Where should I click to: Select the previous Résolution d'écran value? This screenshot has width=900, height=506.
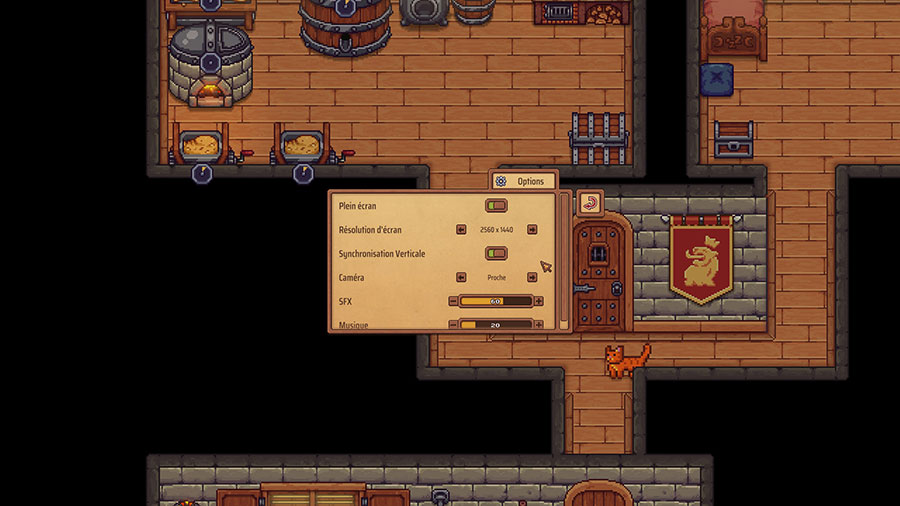[x=461, y=229]
